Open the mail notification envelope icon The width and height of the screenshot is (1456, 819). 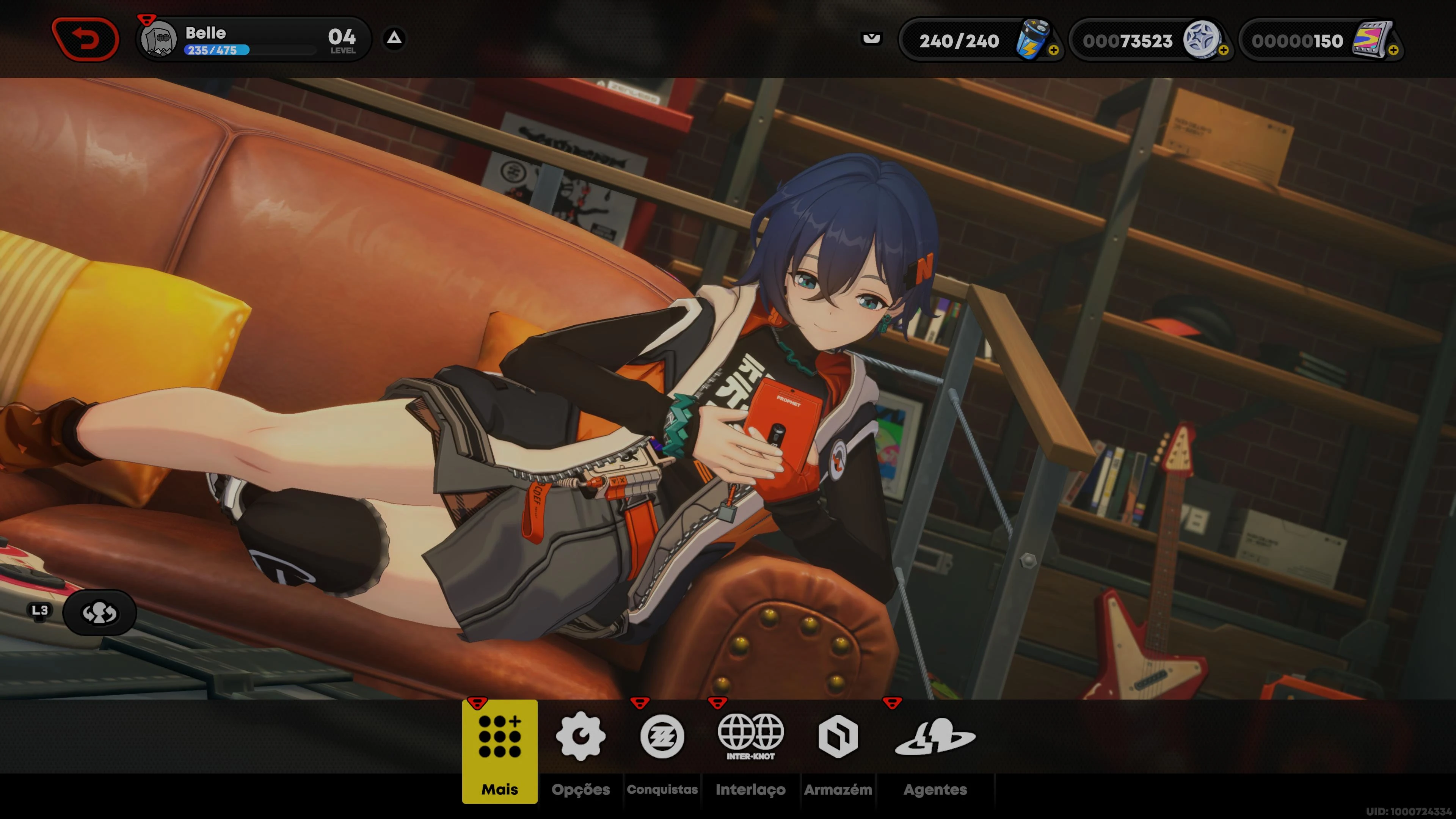tap(872, 39)
